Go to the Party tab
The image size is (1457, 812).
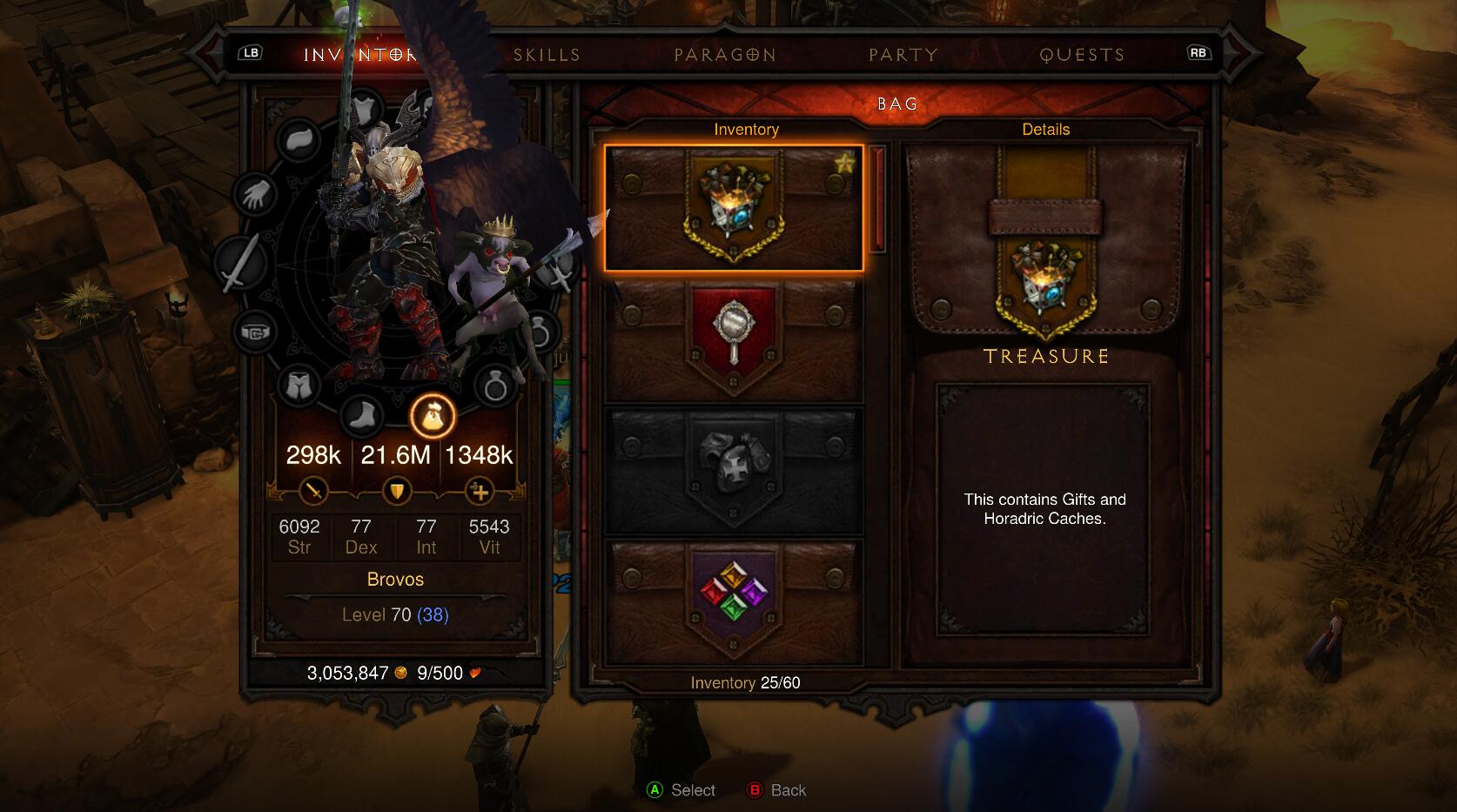[x=903, y=55]
